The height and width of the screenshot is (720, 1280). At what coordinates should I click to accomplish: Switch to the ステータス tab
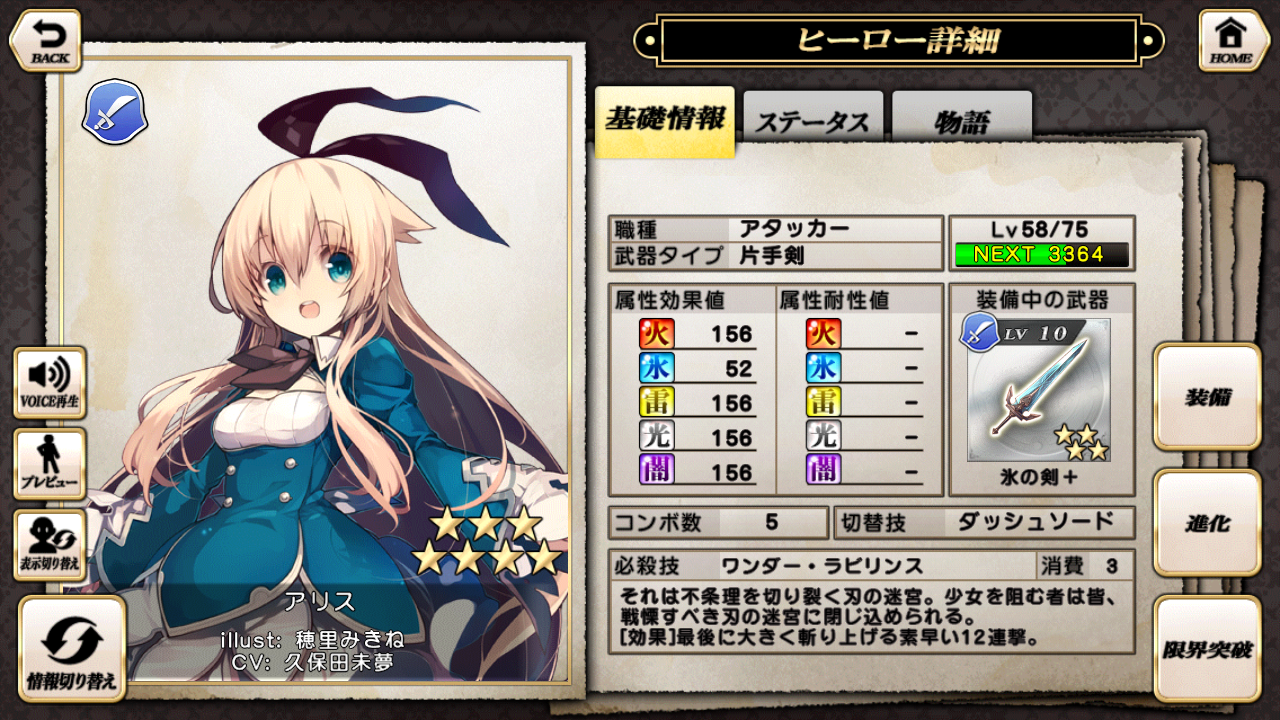click(x=812, y=122)
